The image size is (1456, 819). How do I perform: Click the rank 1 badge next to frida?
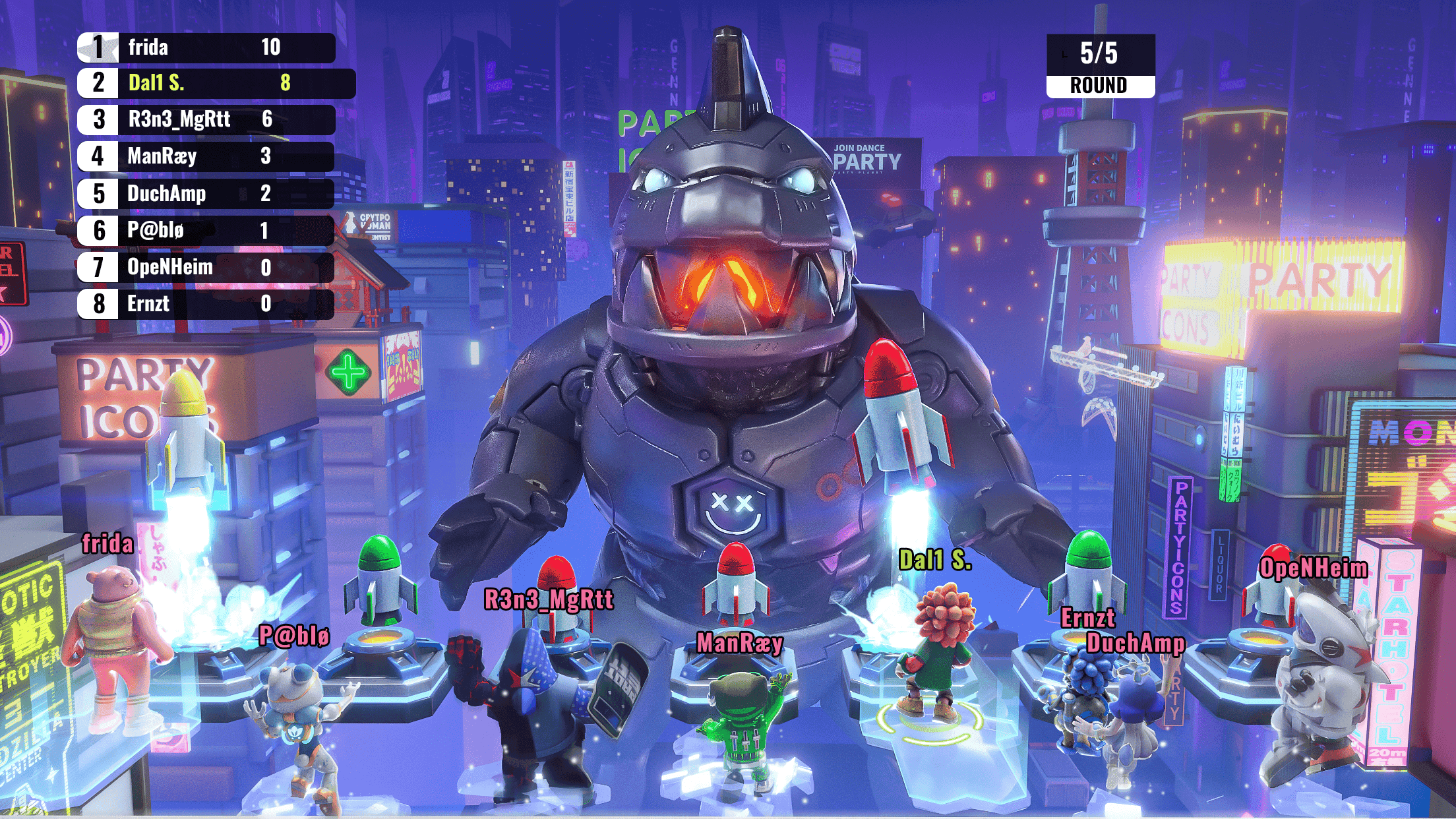click(x=98, y=47)
